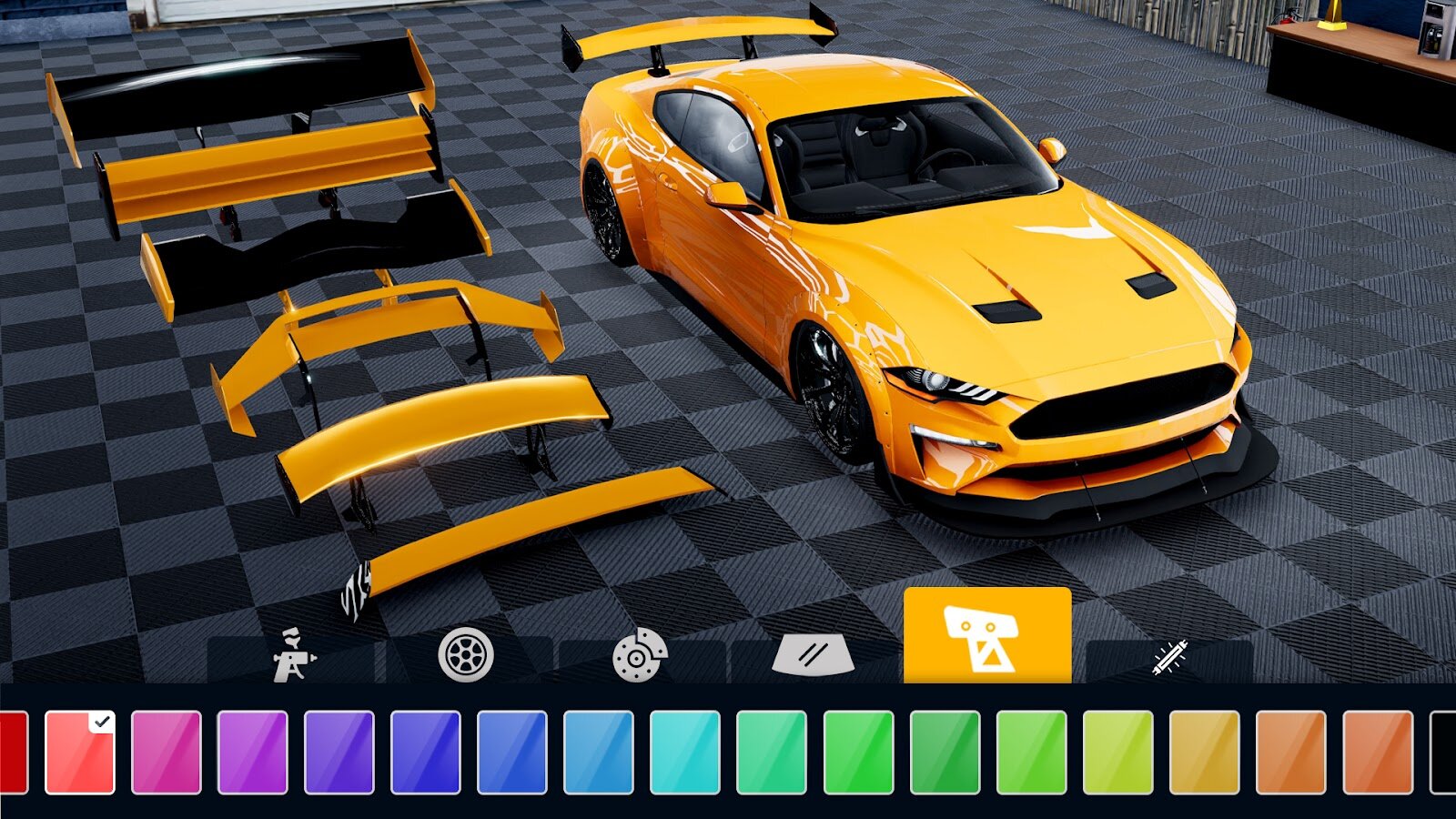Apply the cyan turquoise color swatch

(x=685, y=753)
